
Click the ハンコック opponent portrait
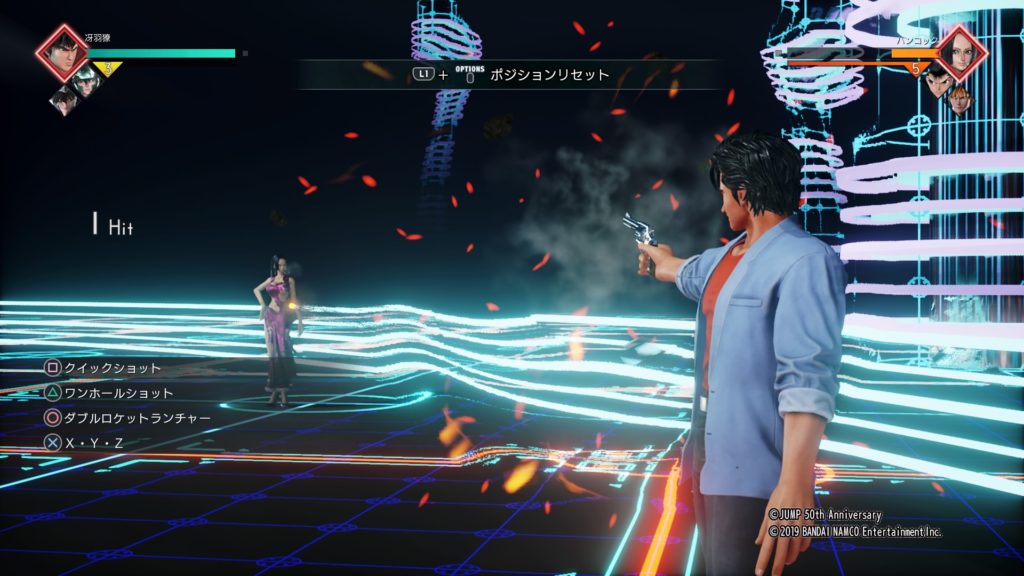click(x=961, y=51)
